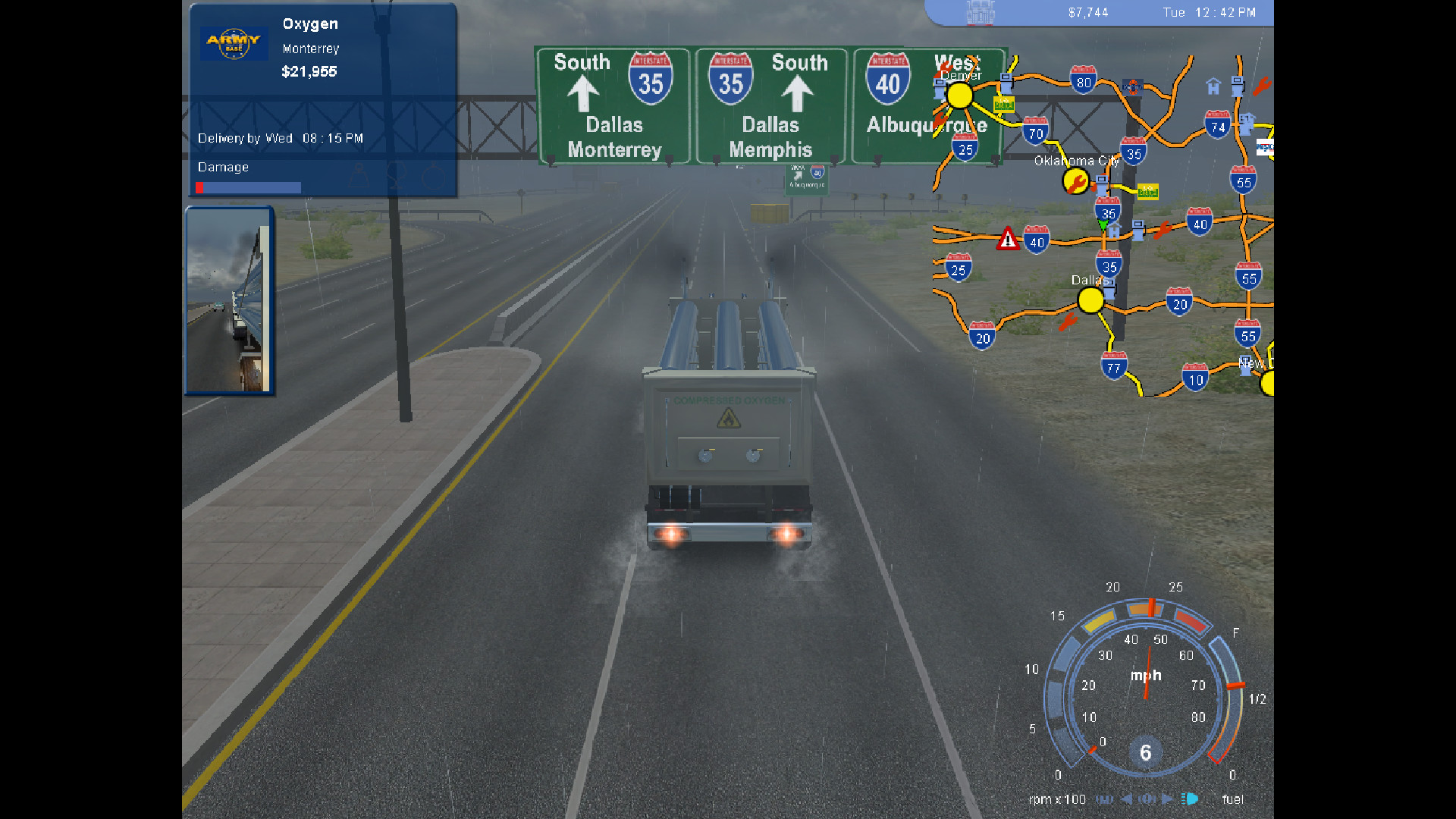Click the Interstate 80 shield on the map
1456x819 pixels.
click(x=1083, y=80)
